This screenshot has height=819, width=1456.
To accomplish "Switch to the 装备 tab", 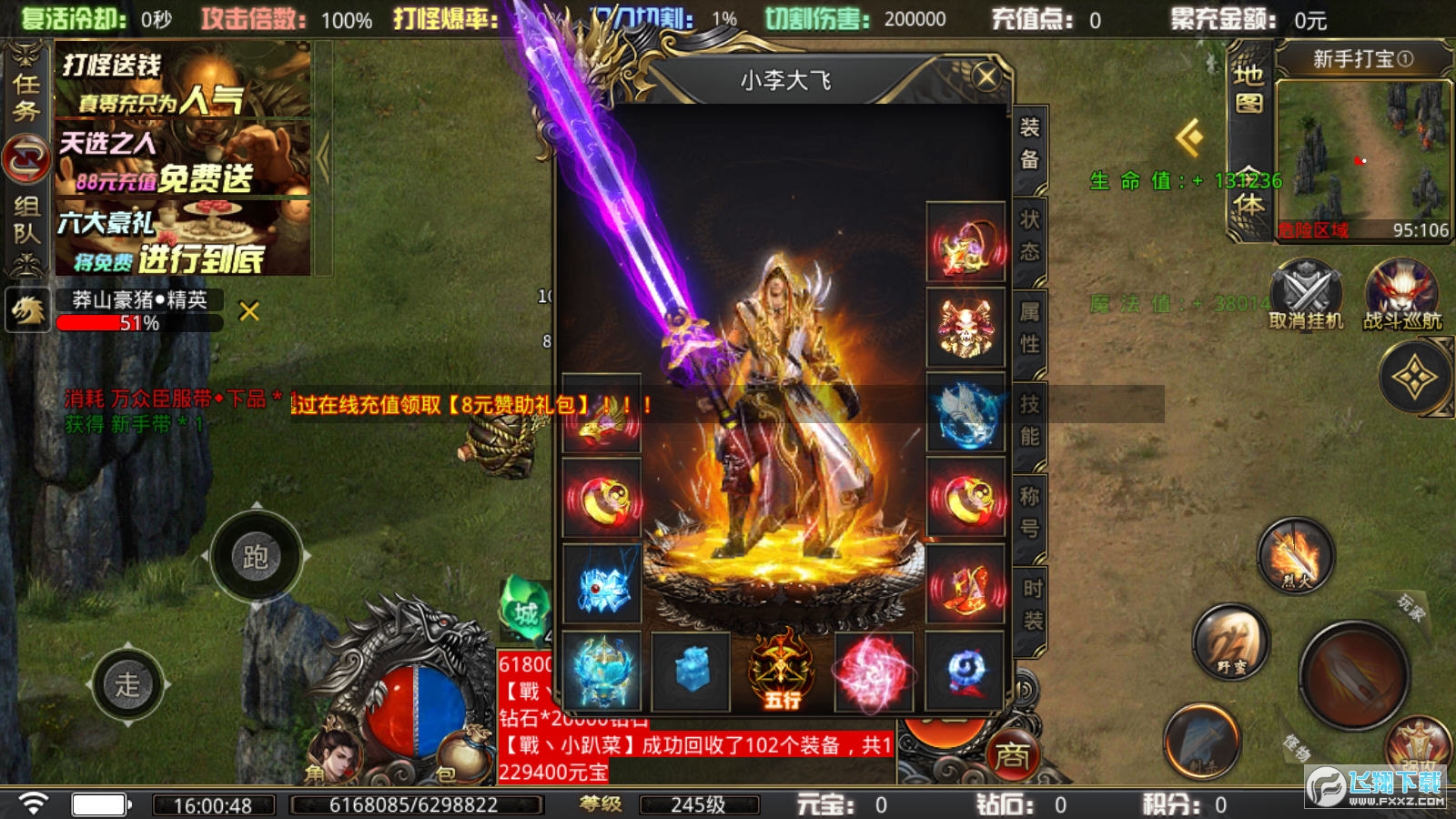I will tap(1029, 144).
